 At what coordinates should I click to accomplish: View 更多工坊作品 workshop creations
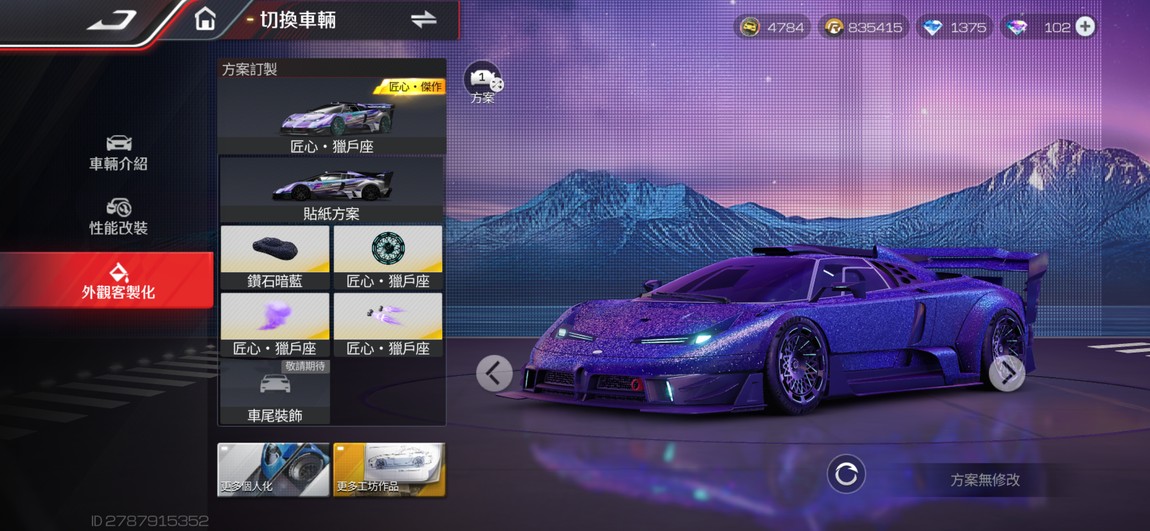pyautogui.click(x=389, y=470)
